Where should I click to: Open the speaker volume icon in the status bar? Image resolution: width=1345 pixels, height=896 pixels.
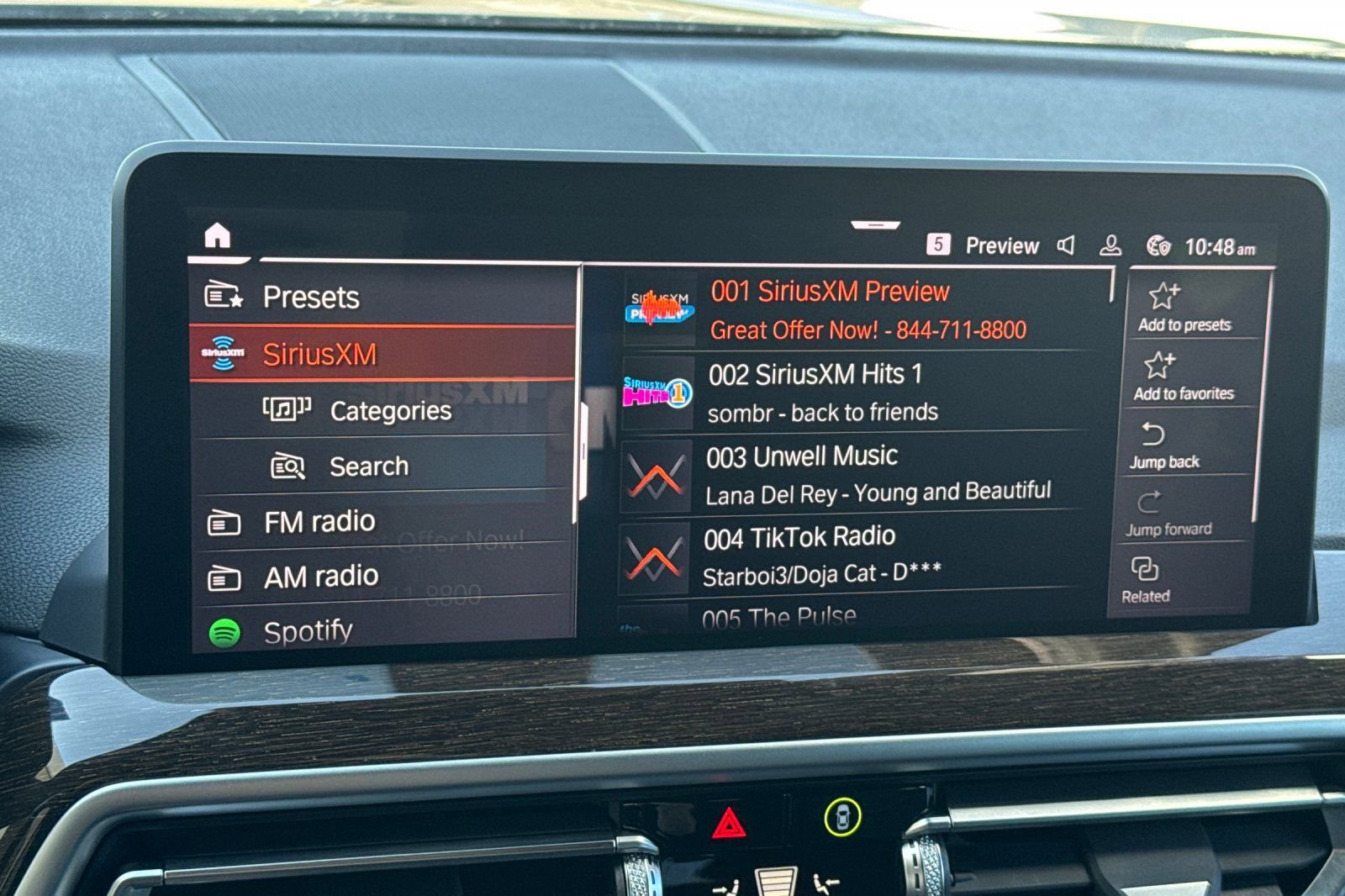(1066, 245)
